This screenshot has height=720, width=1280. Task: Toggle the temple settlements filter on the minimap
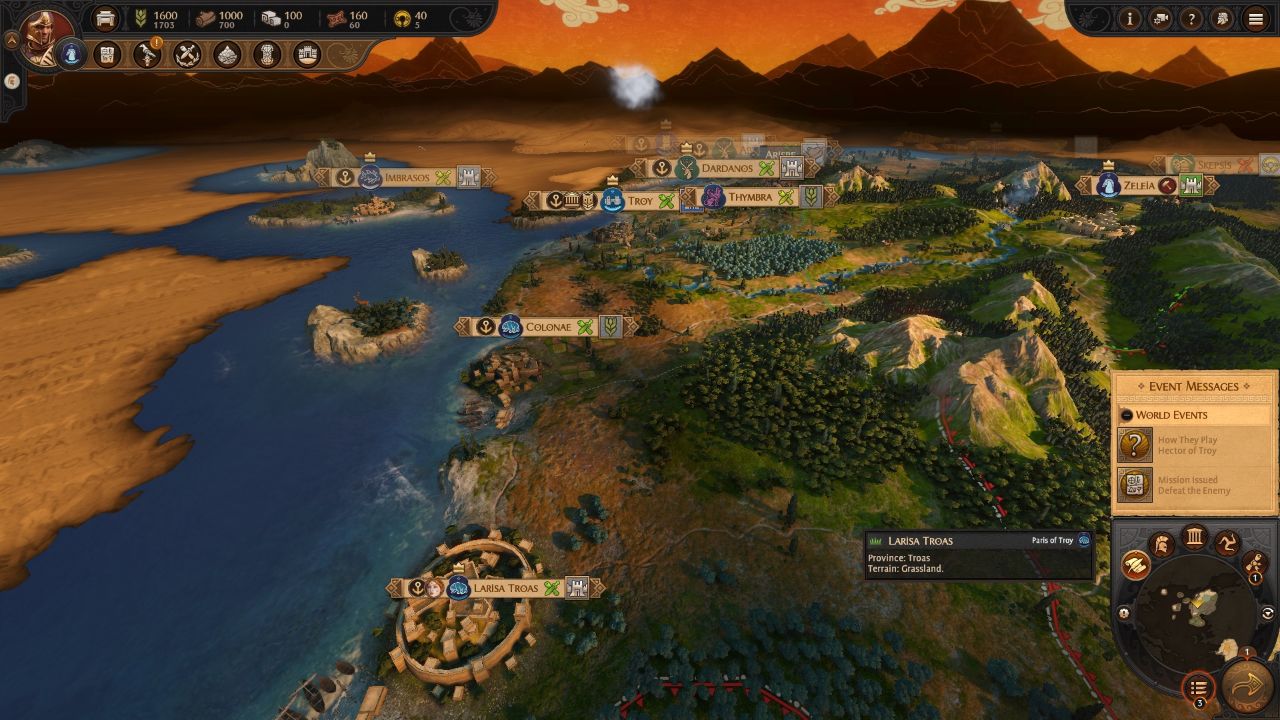click(1195, 536)
